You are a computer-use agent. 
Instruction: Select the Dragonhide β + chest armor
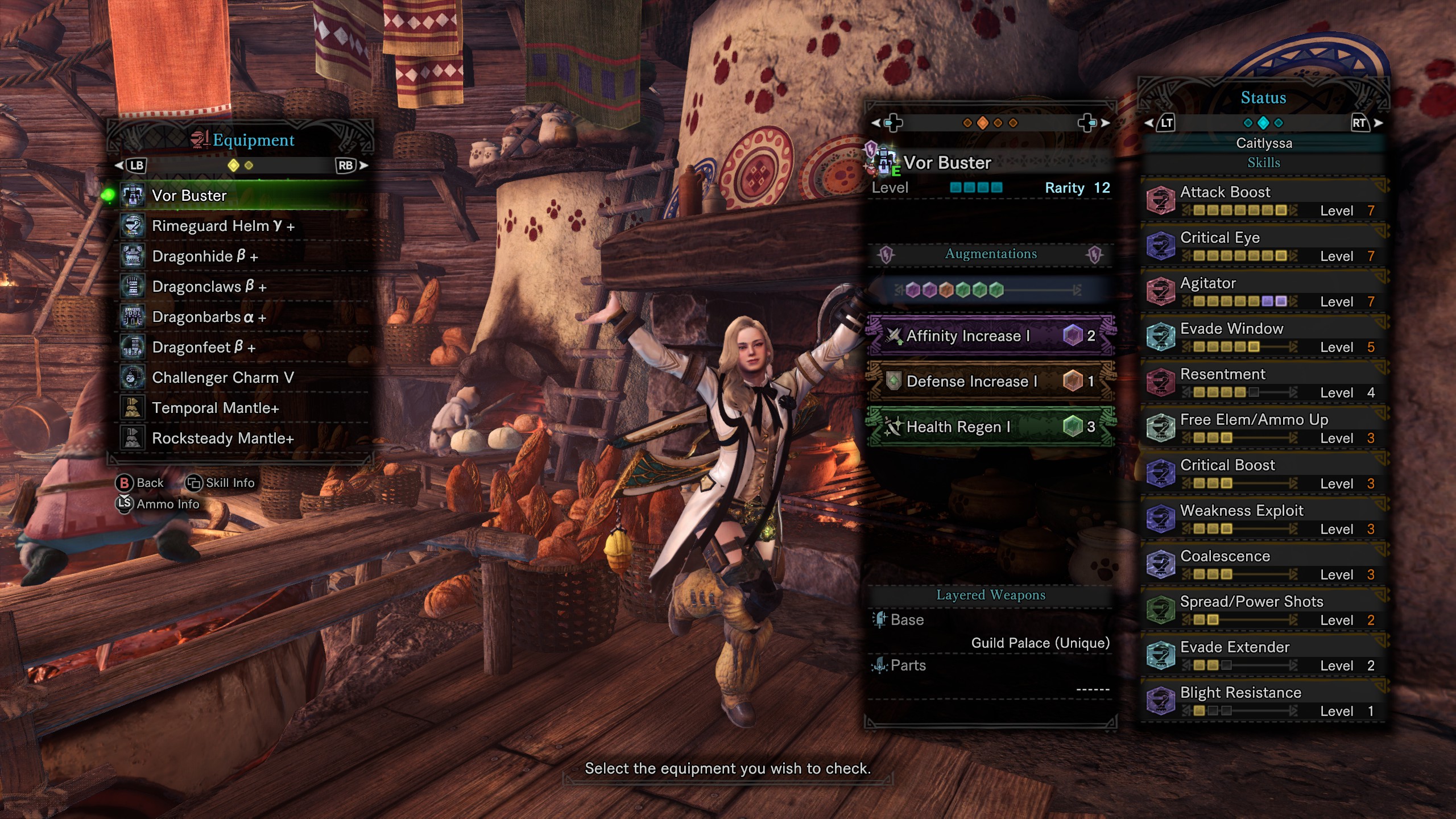[x=239, y=257]
